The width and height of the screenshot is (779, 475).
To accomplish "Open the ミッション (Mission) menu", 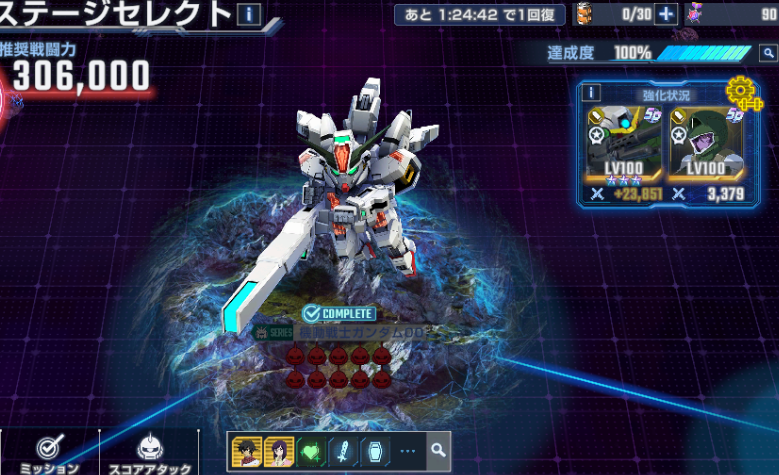I will pyautogui.click(x=49, y=452).
